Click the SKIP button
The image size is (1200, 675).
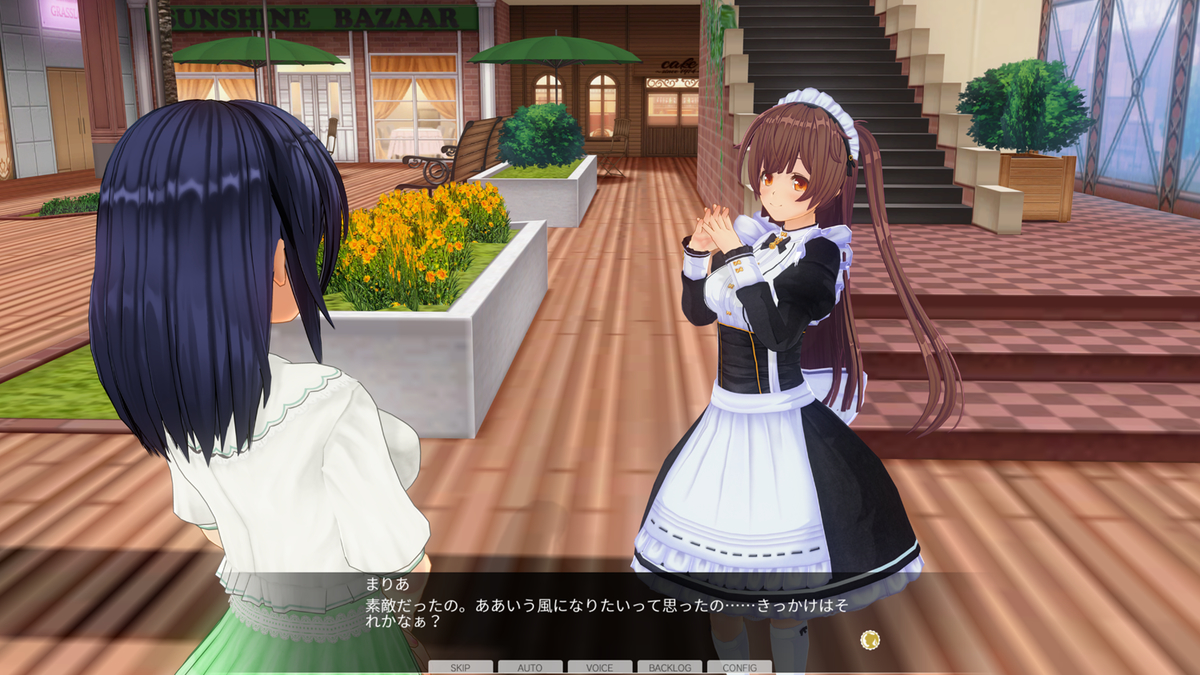click(460, 667)
